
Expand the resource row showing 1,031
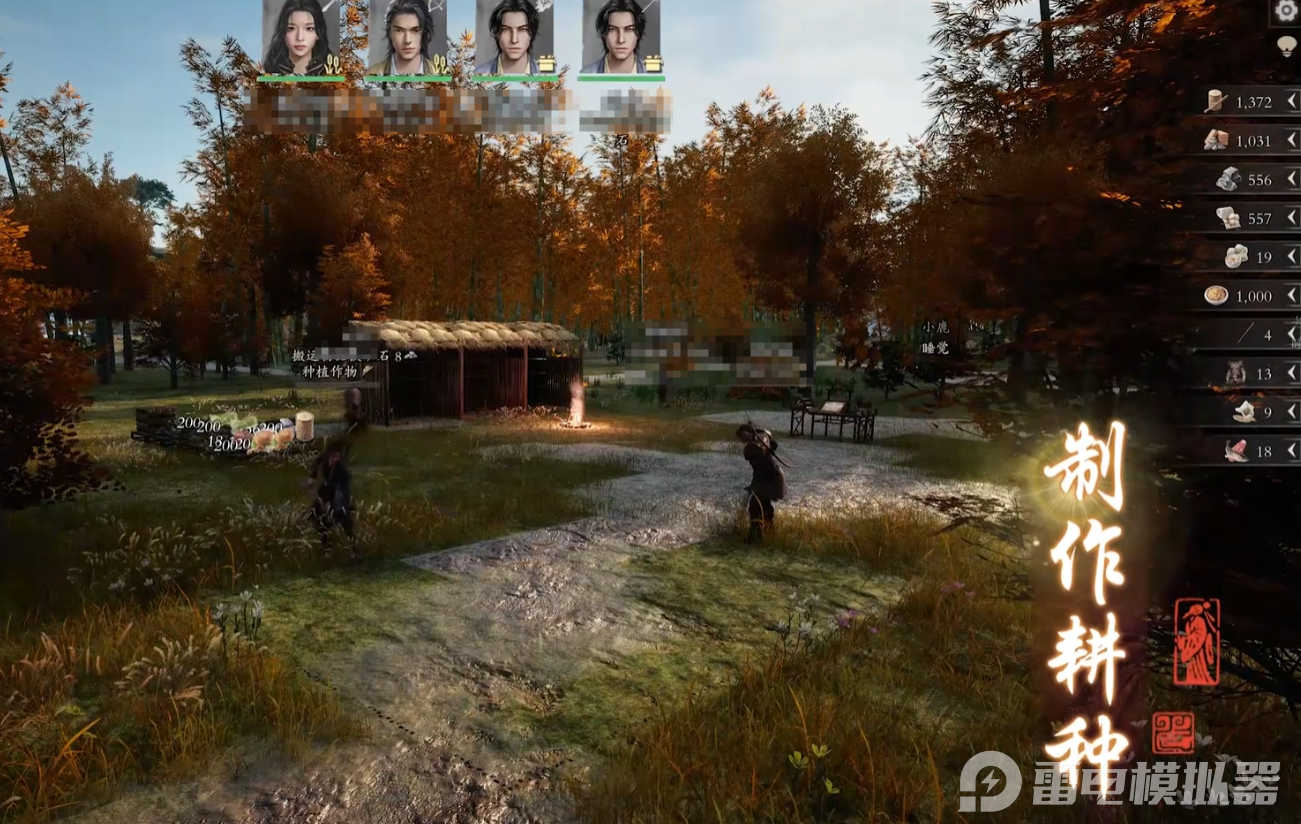click(1291, 140)
